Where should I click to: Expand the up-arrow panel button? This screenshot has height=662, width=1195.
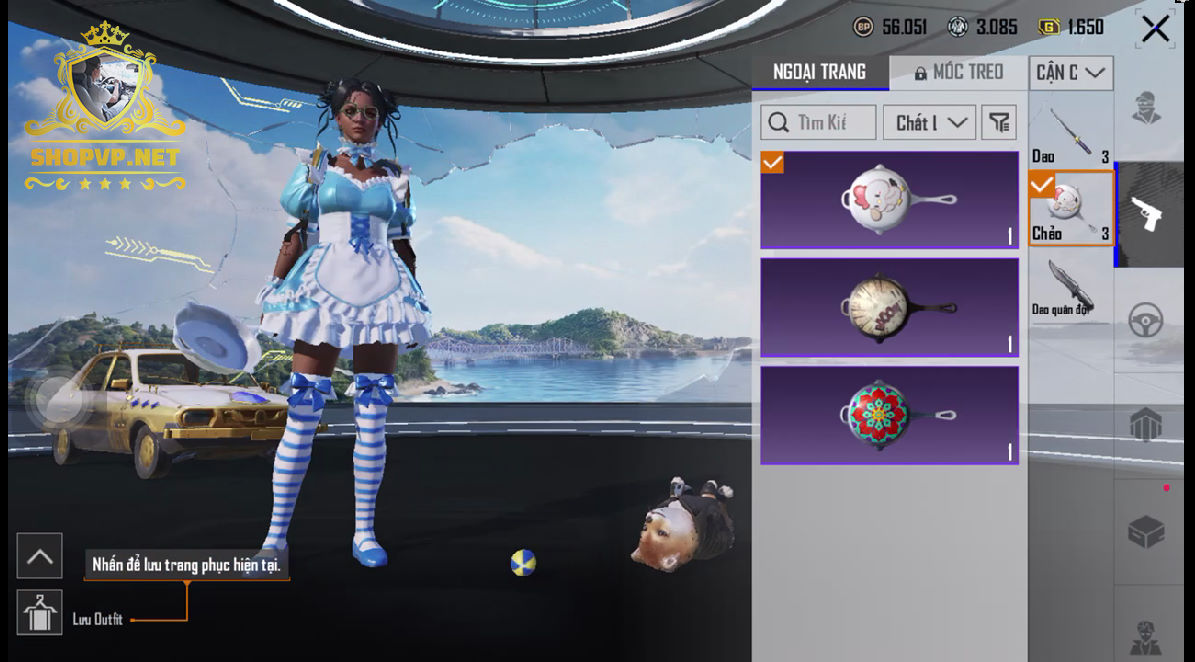40,557
